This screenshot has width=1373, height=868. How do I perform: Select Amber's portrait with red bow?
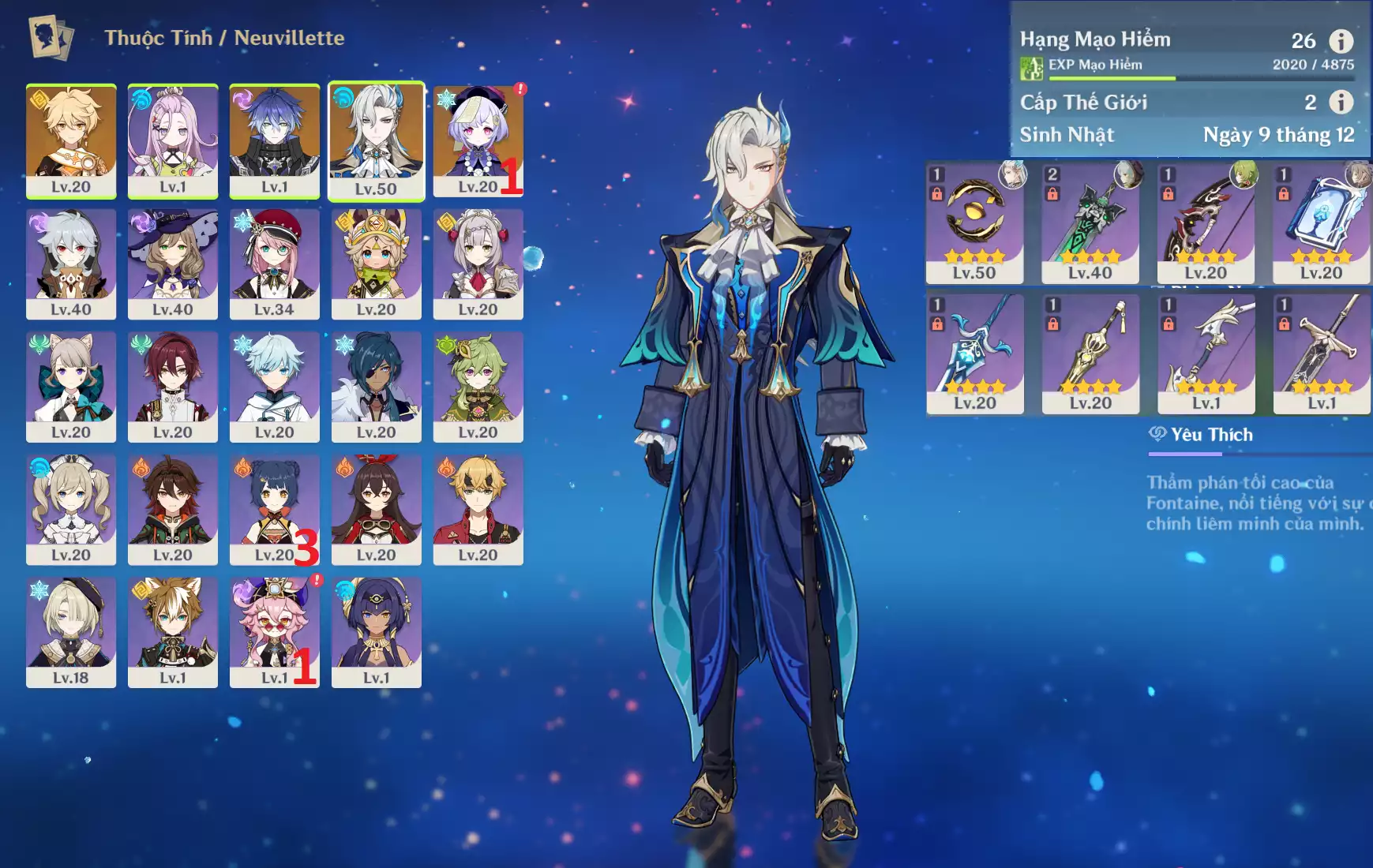[x=376, y=509]
